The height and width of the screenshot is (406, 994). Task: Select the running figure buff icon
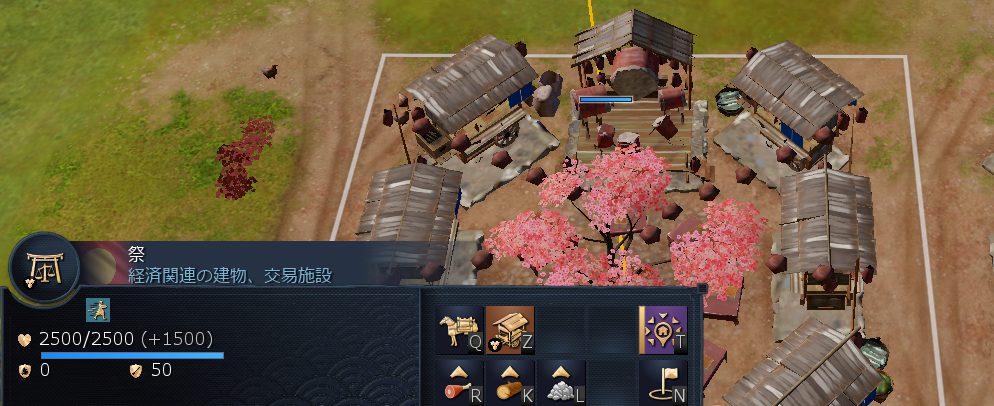tap(98, 309)
